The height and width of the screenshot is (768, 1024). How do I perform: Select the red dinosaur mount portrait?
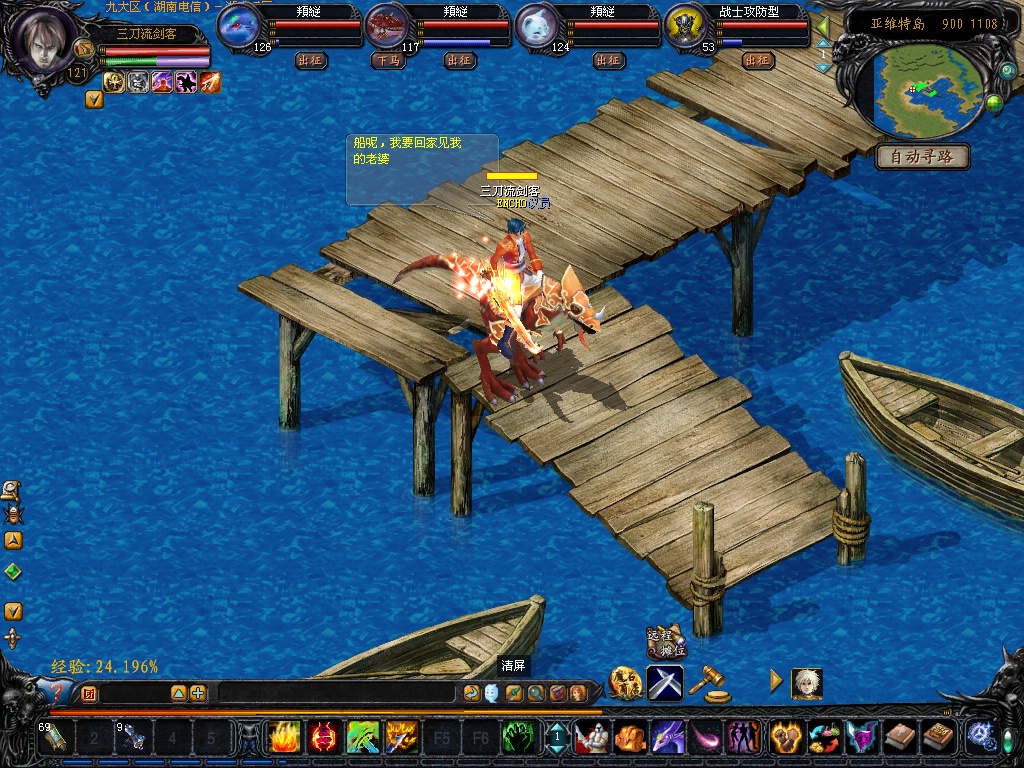tap(387, 26)
